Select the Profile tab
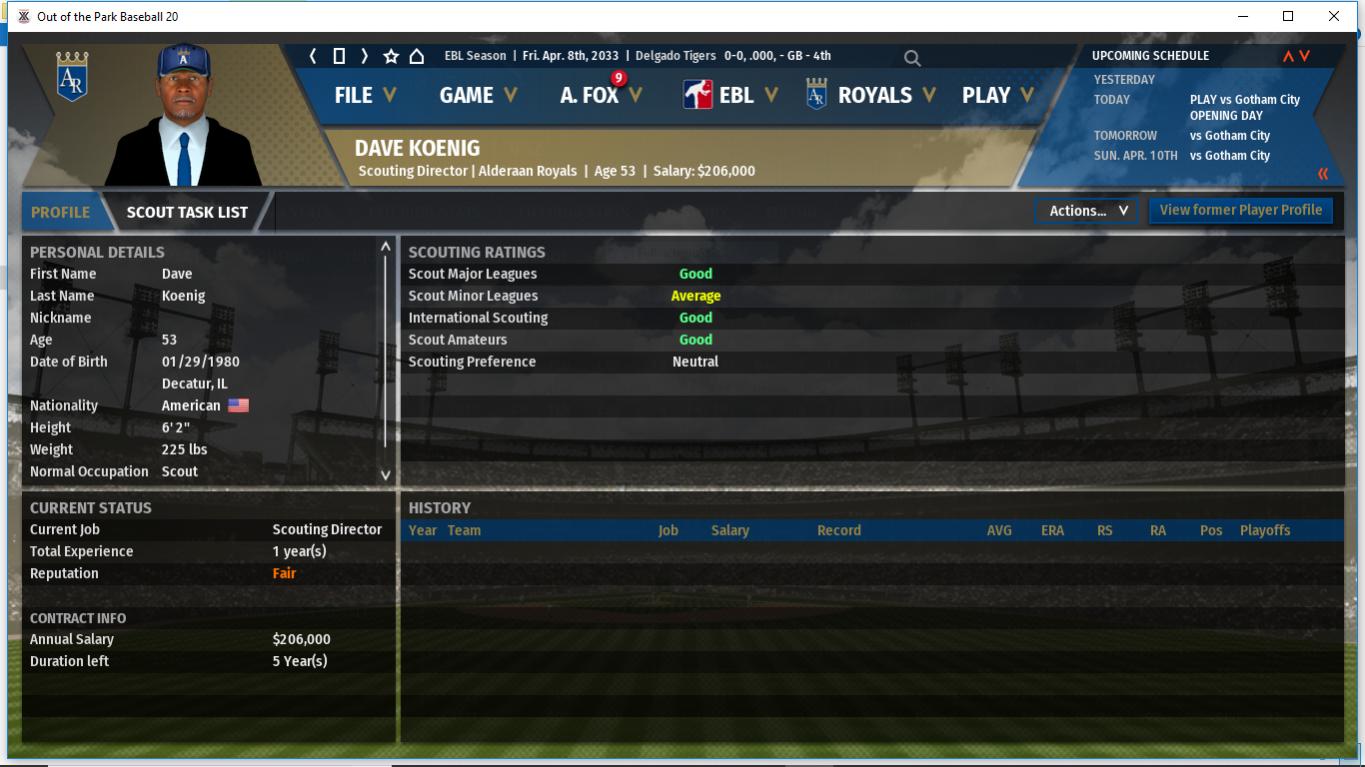The height and width of the screenshot is (767, 1365). (x=60, y=212)
